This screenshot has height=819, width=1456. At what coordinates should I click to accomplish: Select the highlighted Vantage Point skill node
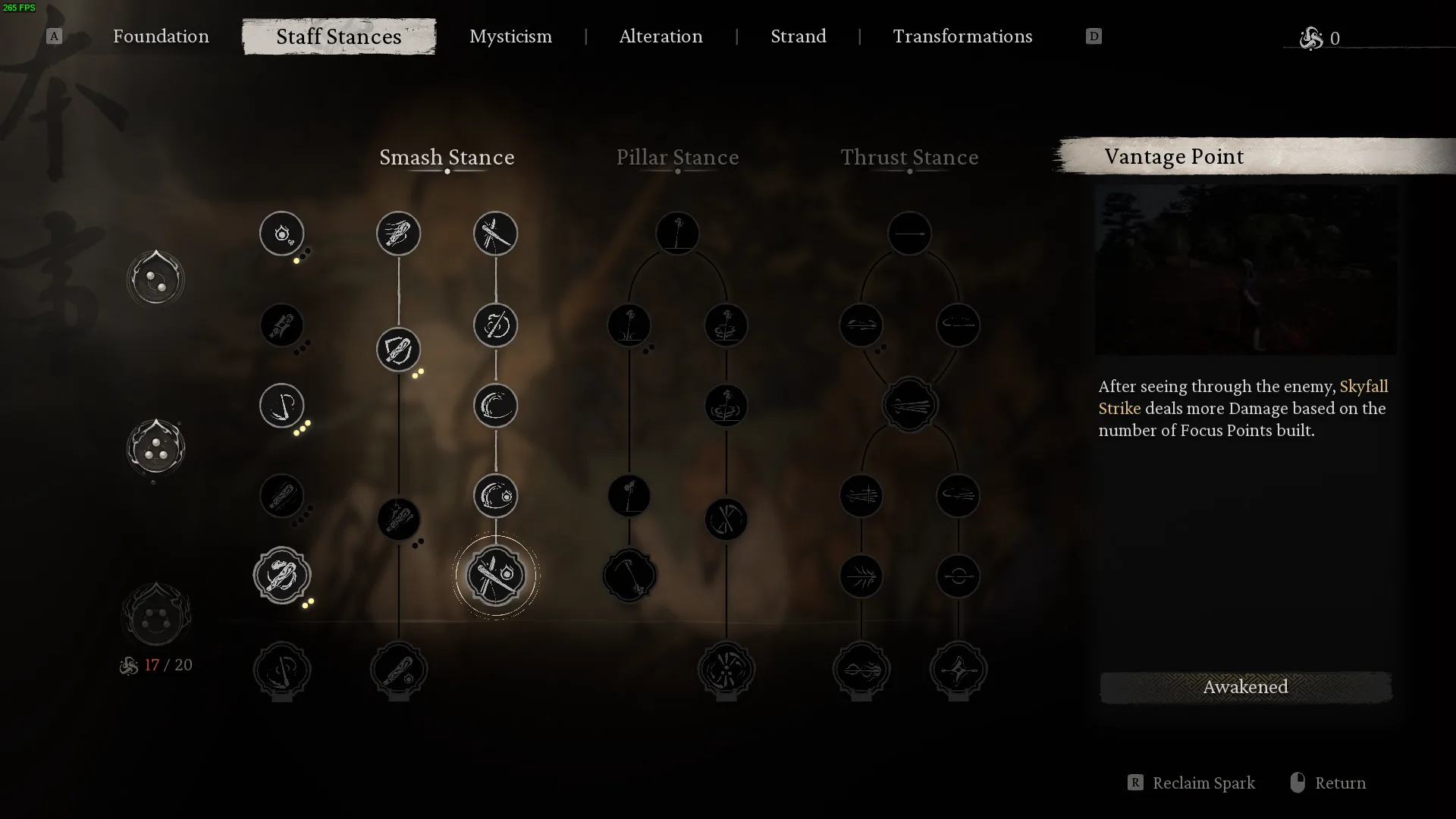point(496,576)
